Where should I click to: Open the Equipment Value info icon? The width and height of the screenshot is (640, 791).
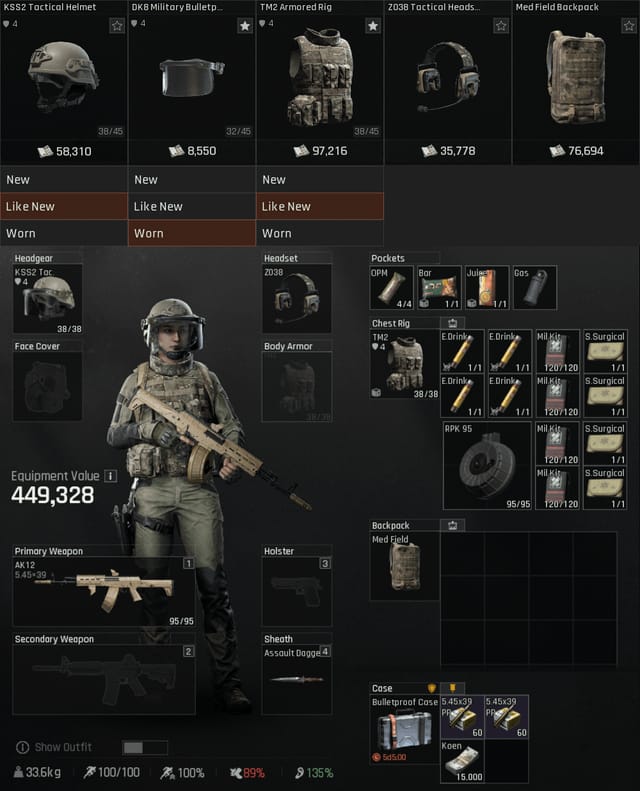[111, 476]
